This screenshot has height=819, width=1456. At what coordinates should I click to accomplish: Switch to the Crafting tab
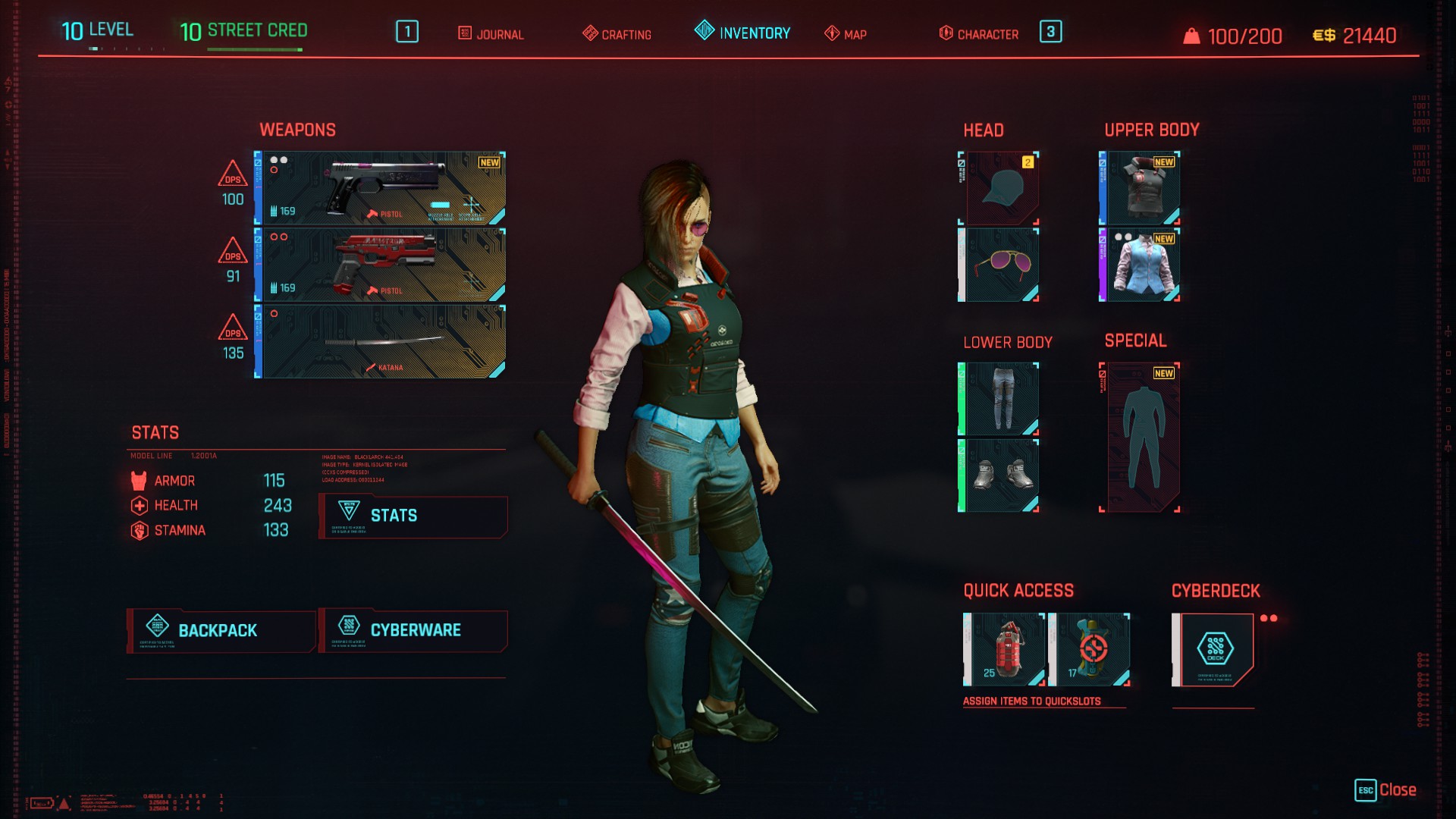click(x=617, y=34)
